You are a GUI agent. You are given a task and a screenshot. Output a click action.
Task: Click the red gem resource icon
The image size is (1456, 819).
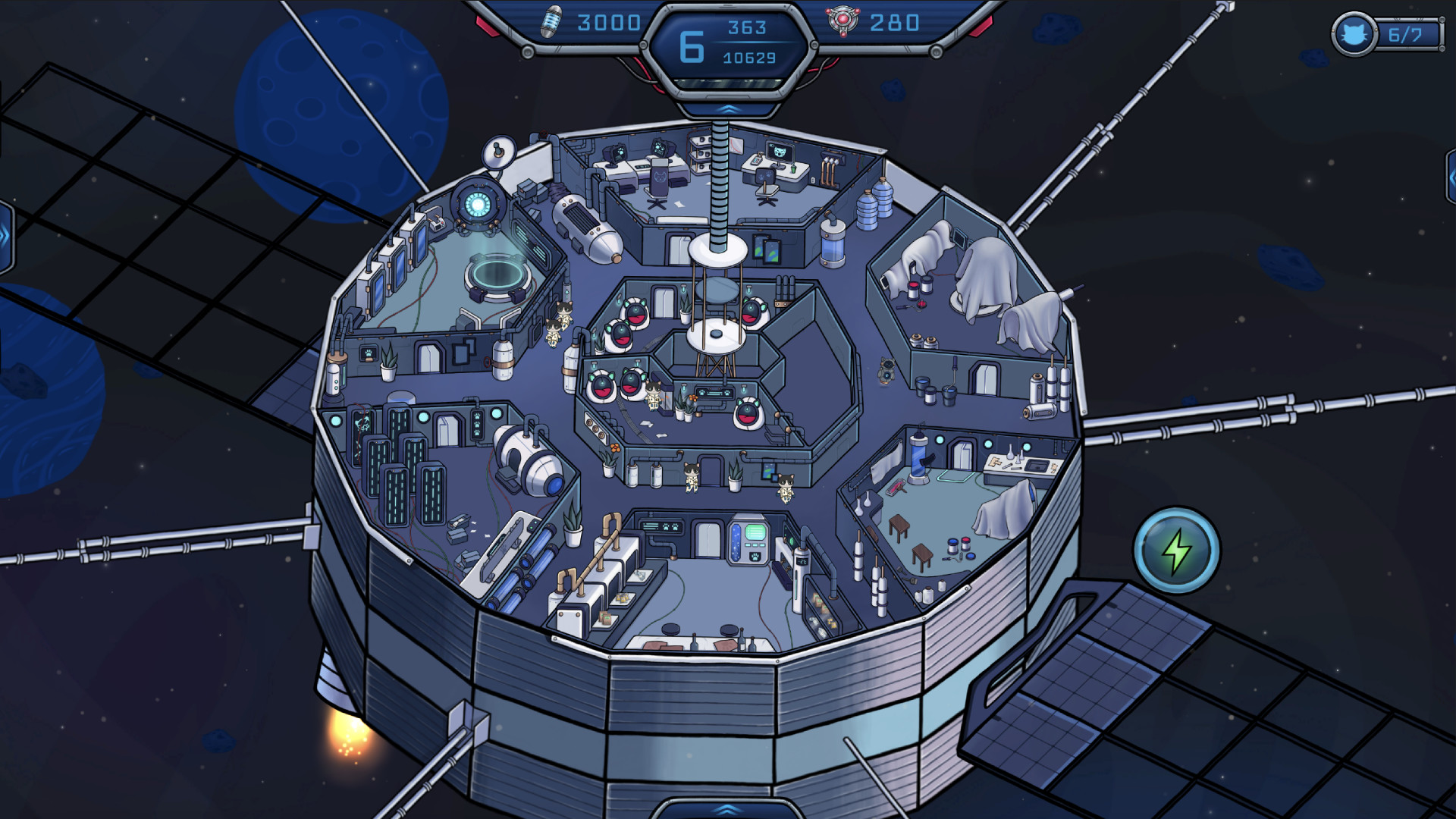coord(842,20)
